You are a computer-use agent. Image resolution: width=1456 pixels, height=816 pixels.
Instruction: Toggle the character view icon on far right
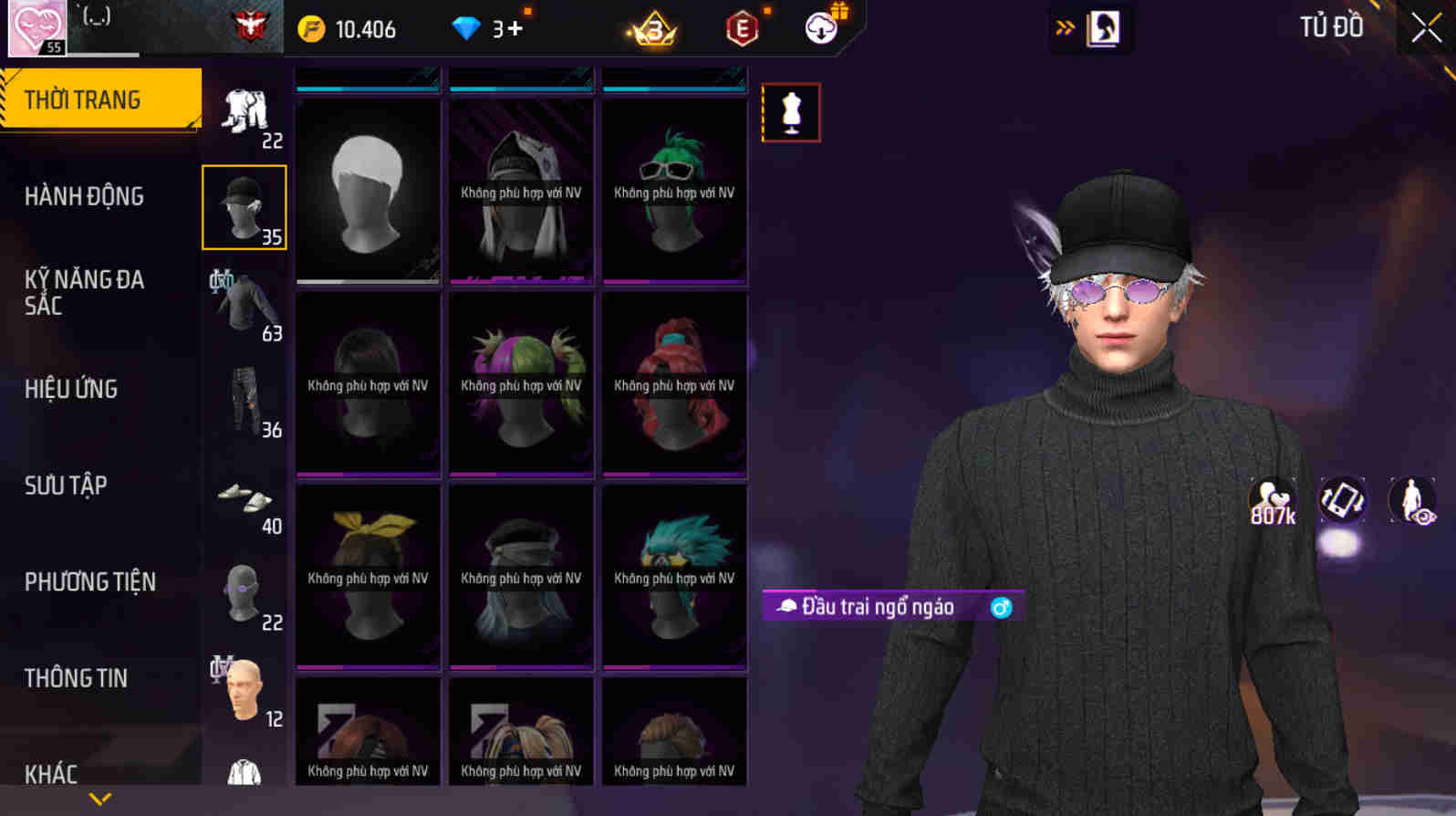click(1409, 500)
